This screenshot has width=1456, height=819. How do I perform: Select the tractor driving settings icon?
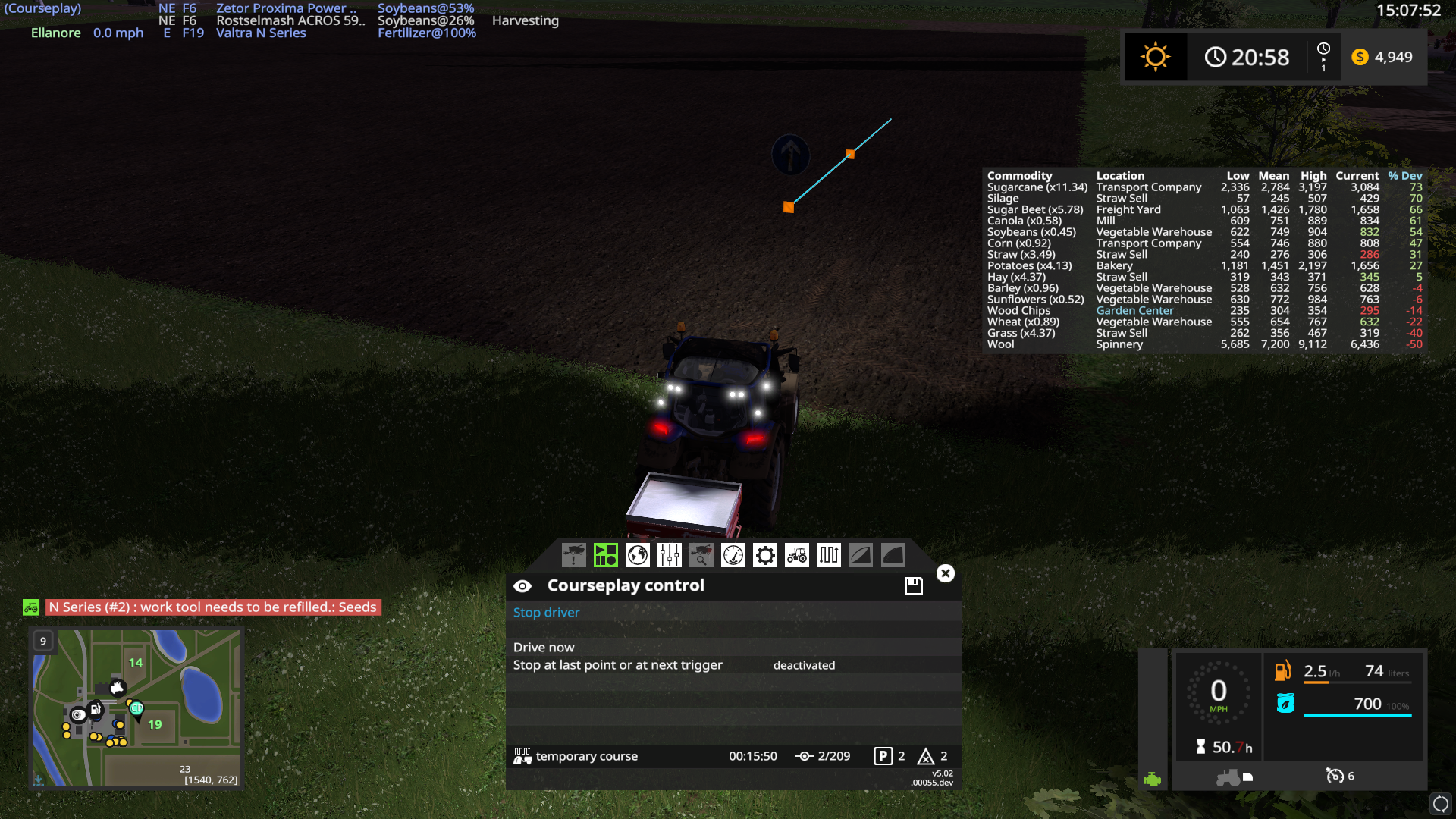(796, 554)
